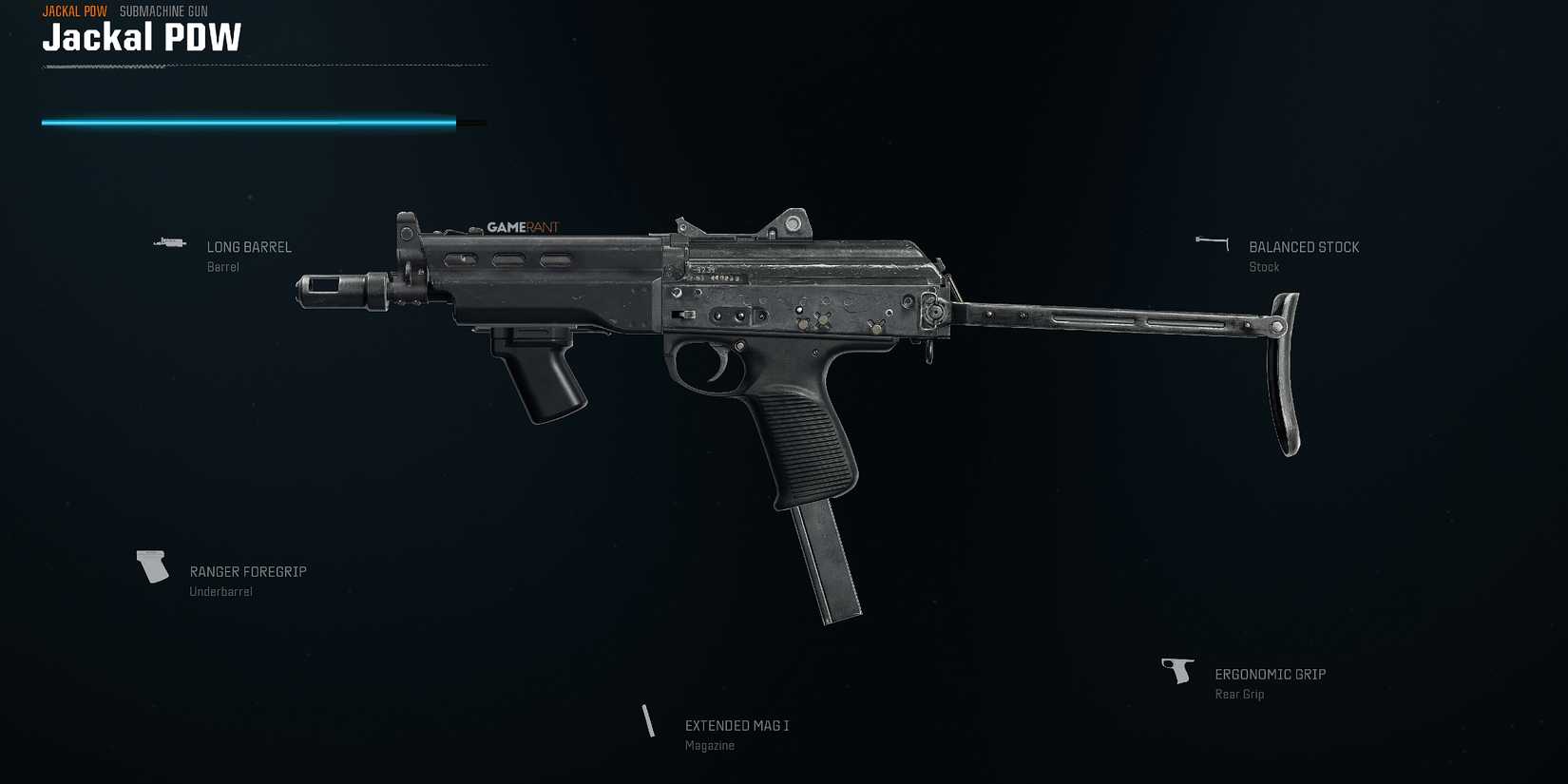
Task: Click the Jackal PDW title heading
Action: (x=141, y=38)
